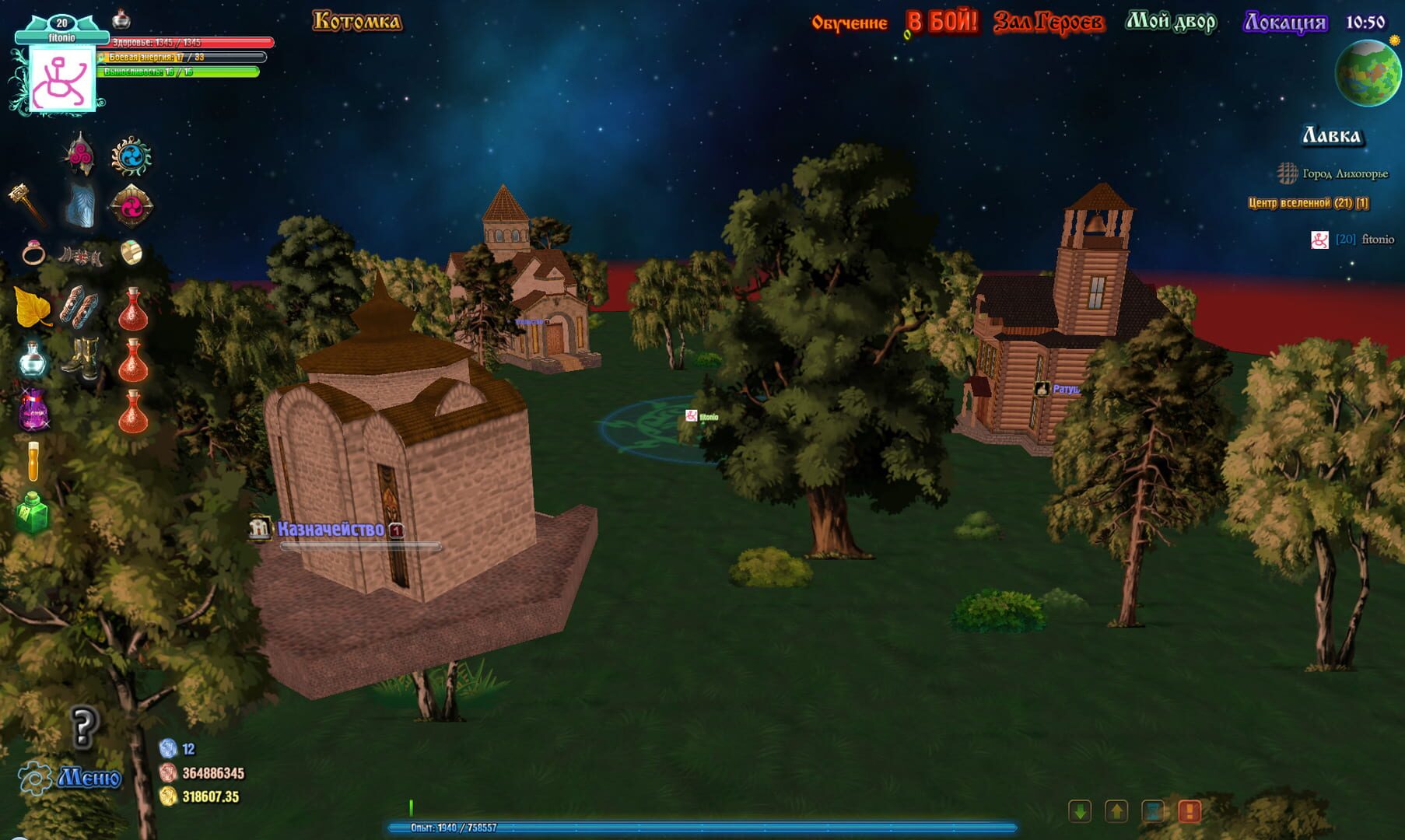1405x840 pixels.
Task: Select the blue chest armor slot
Action: click(x=80, y=206)
